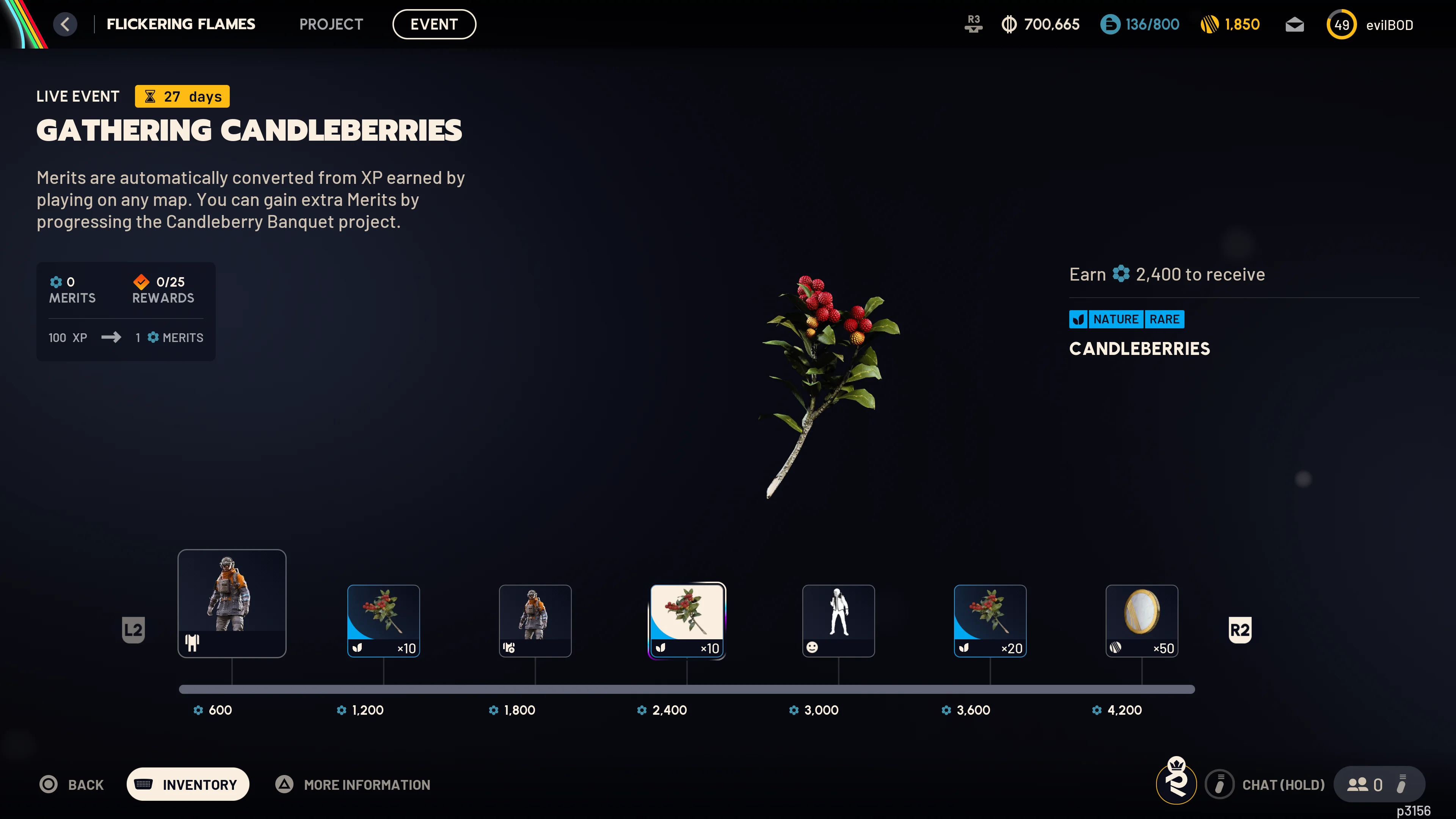Open the evilBOD player profile avatar
This screenshot has height=819, width=1456.
pyautogui.click(x=1342, y=24)
